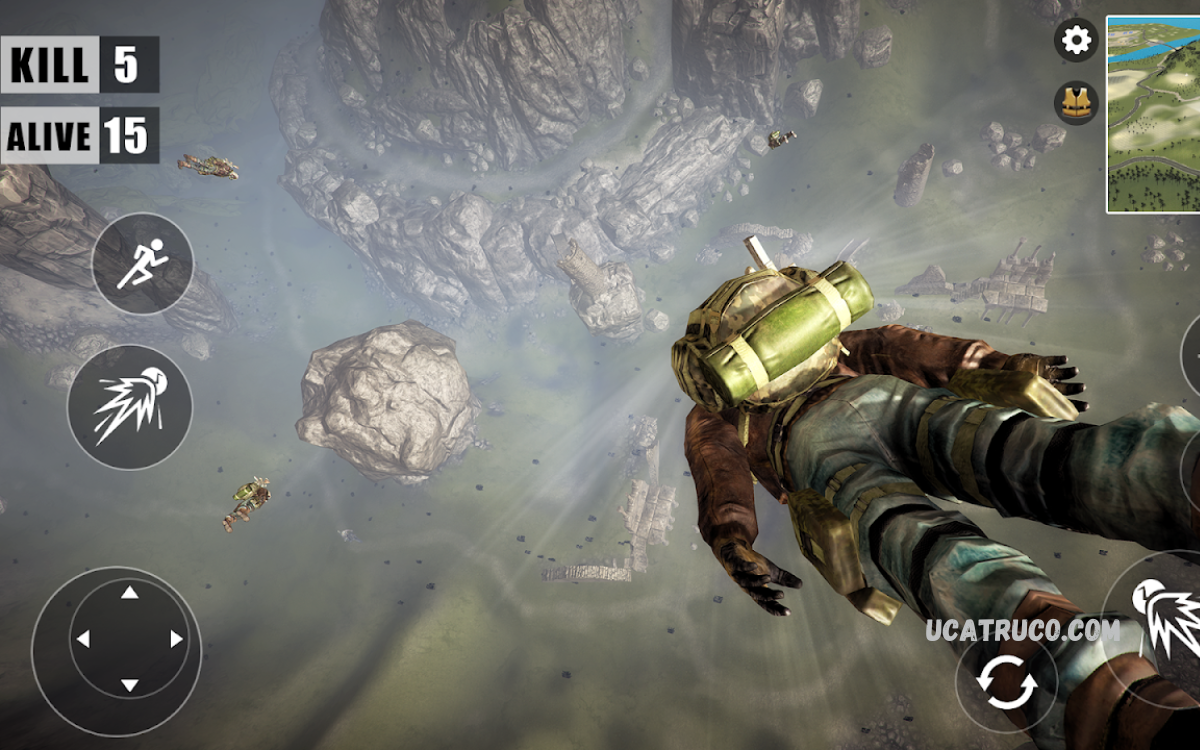Tap the joystick's down arrow

pos(129,685)
